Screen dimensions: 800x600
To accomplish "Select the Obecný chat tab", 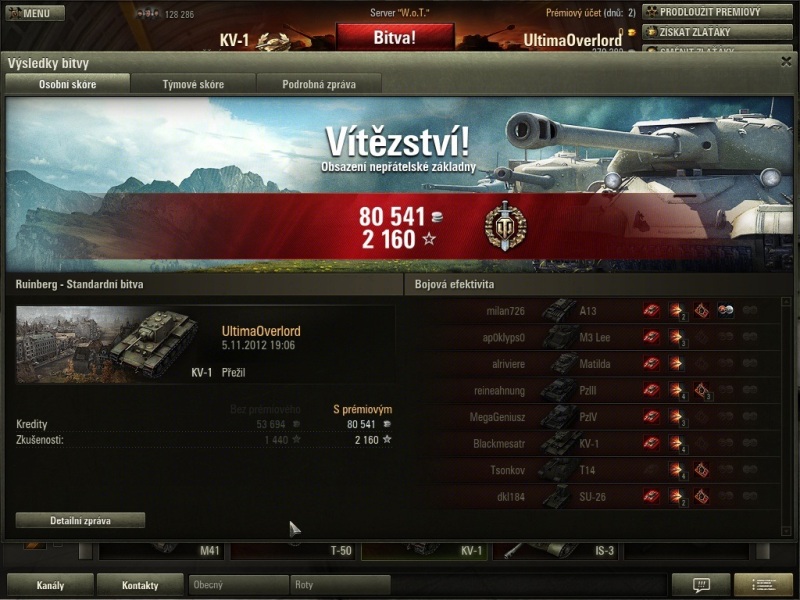I will coord(238,585).
